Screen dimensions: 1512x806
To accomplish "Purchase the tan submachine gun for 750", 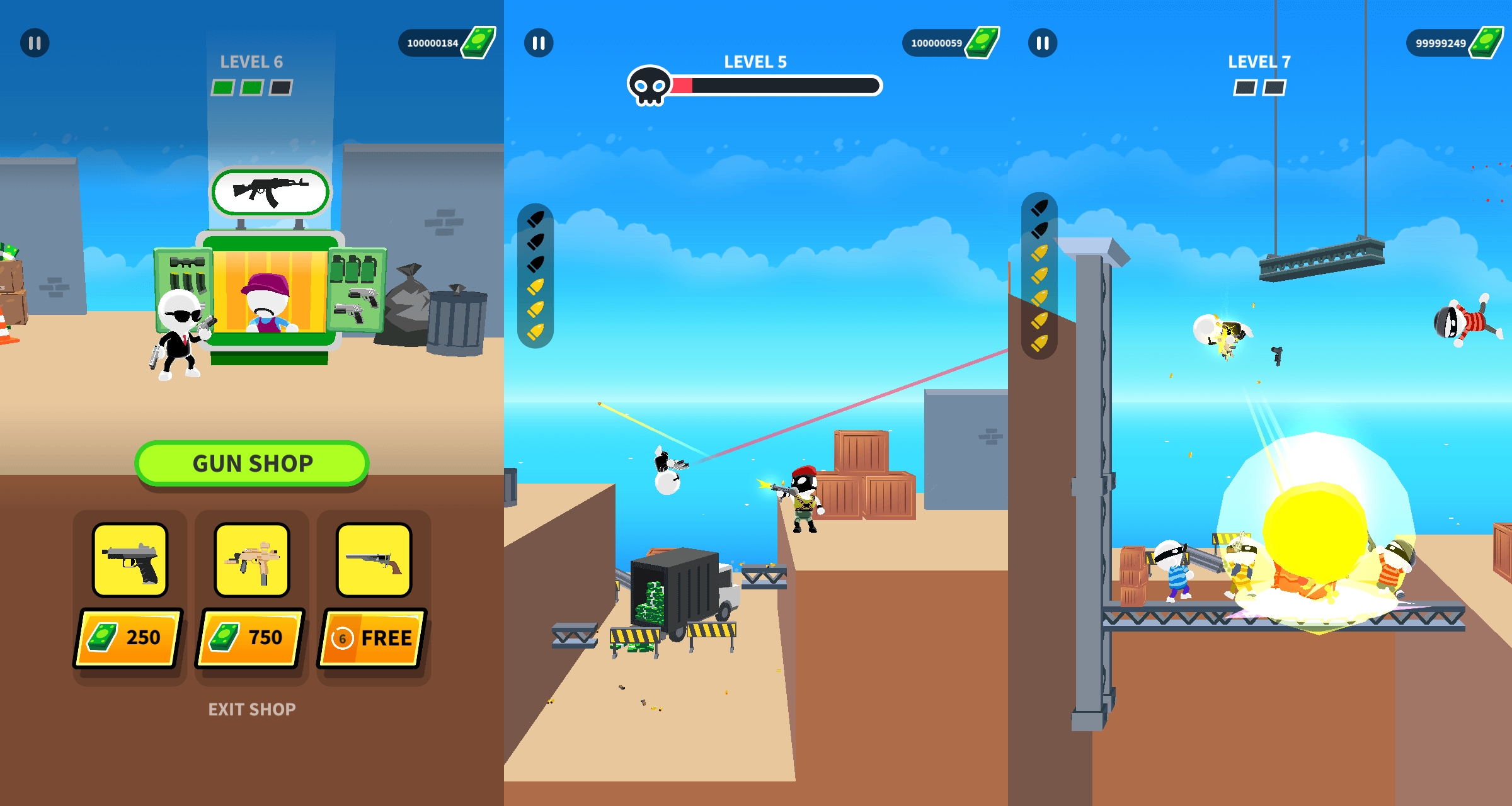I will coord(251,637).
